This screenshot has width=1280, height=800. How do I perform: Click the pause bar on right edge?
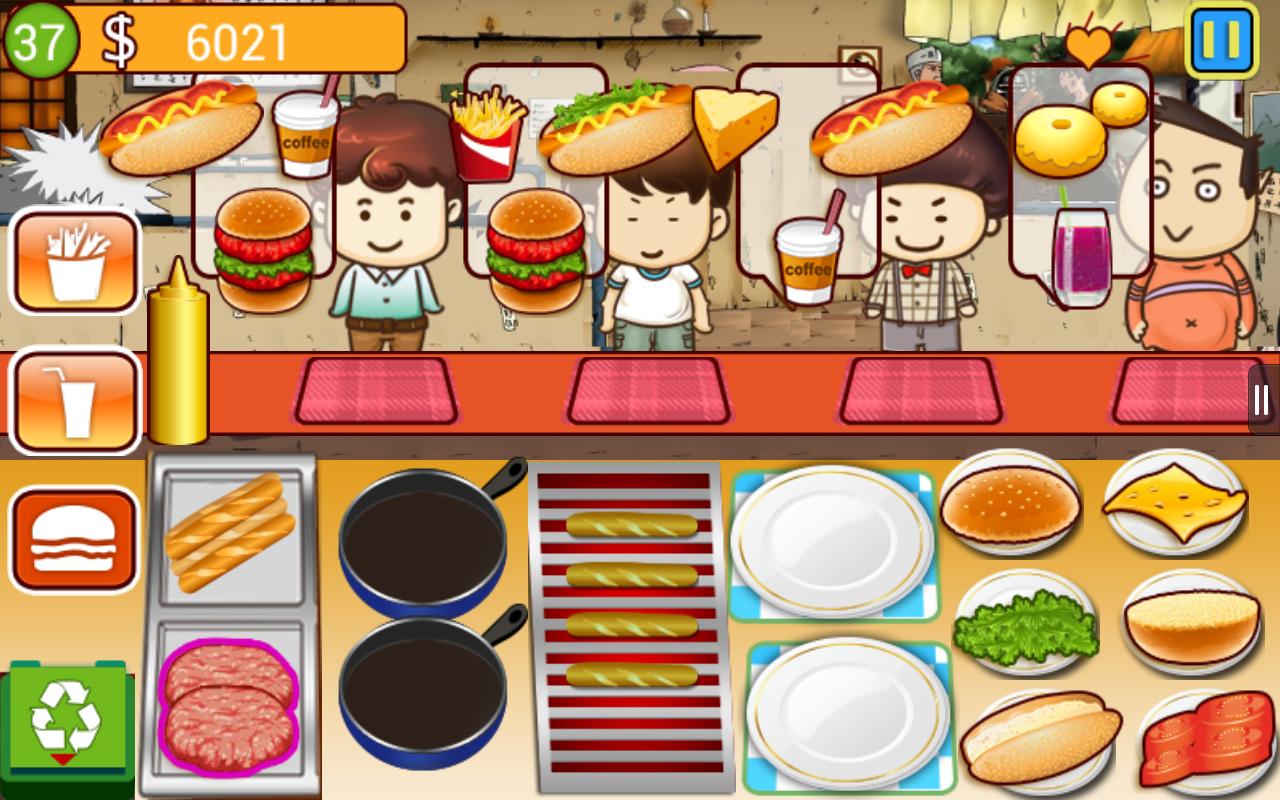pyautogui.click(x=1259, y=400)
